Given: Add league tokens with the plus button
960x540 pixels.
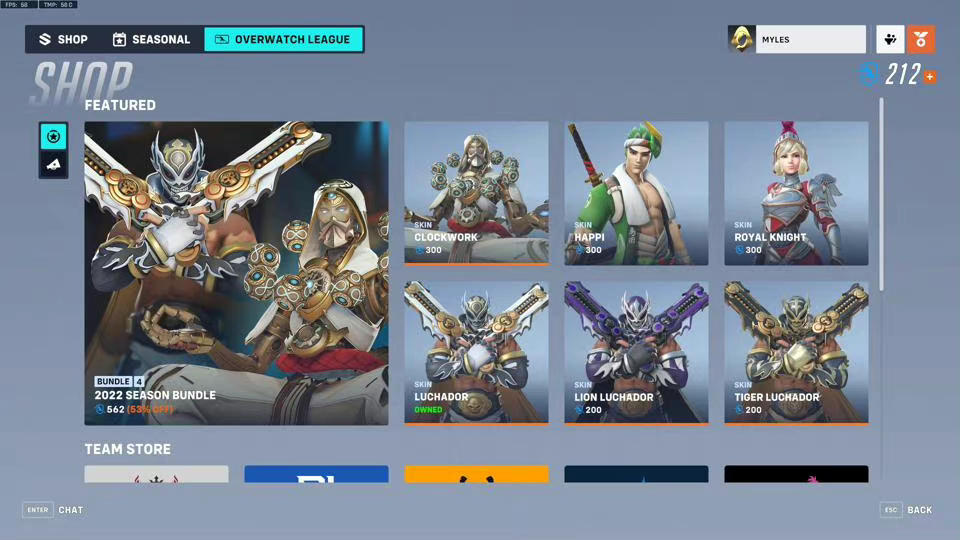Looking at the screenshot, I should coord(930,77).
